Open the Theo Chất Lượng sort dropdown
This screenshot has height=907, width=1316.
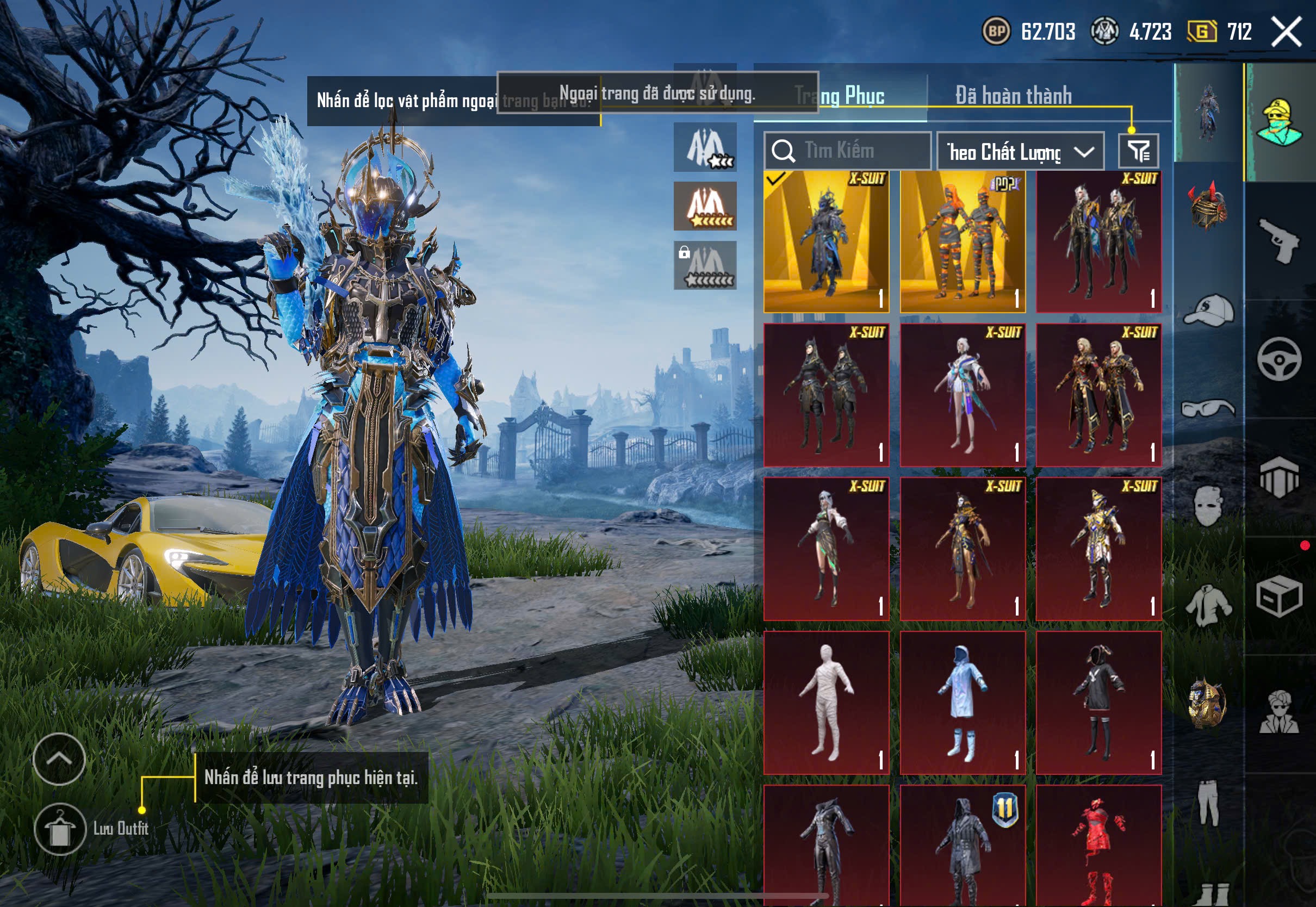point(1020,152)
